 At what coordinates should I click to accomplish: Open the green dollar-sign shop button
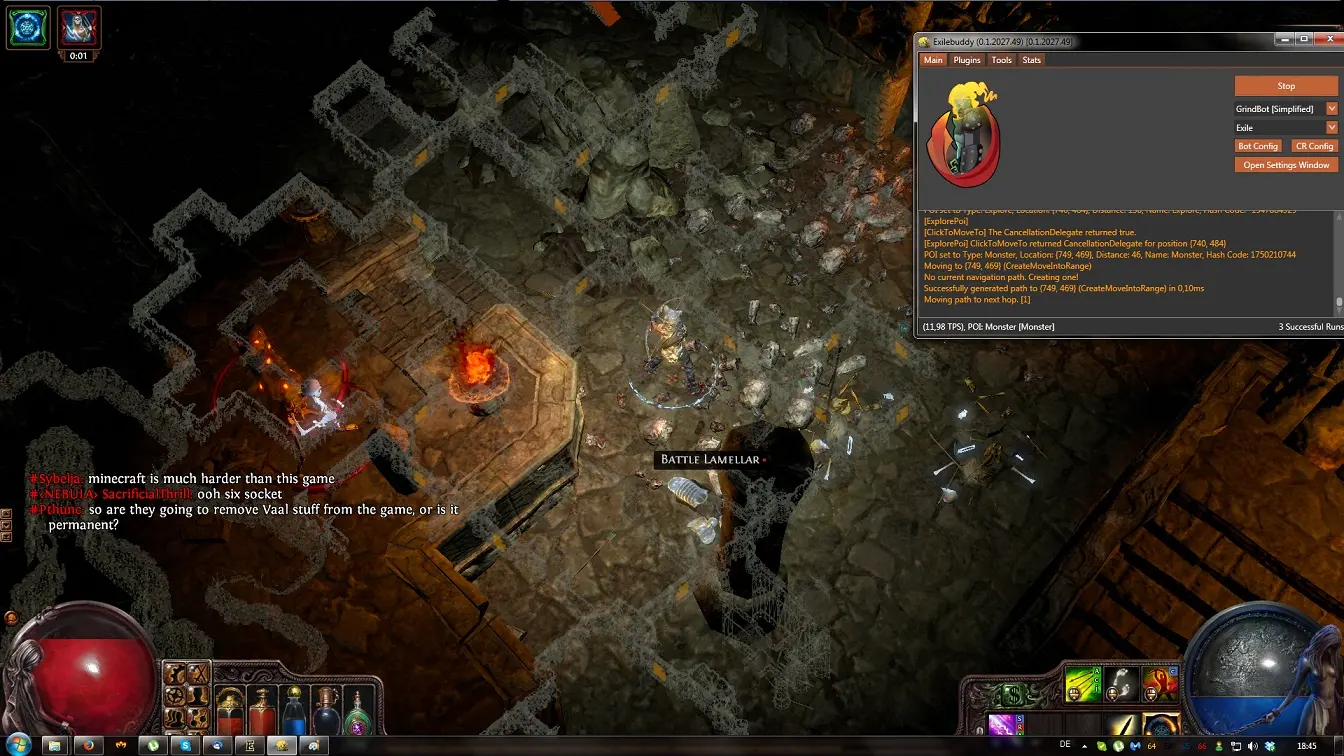point(1012,693)
